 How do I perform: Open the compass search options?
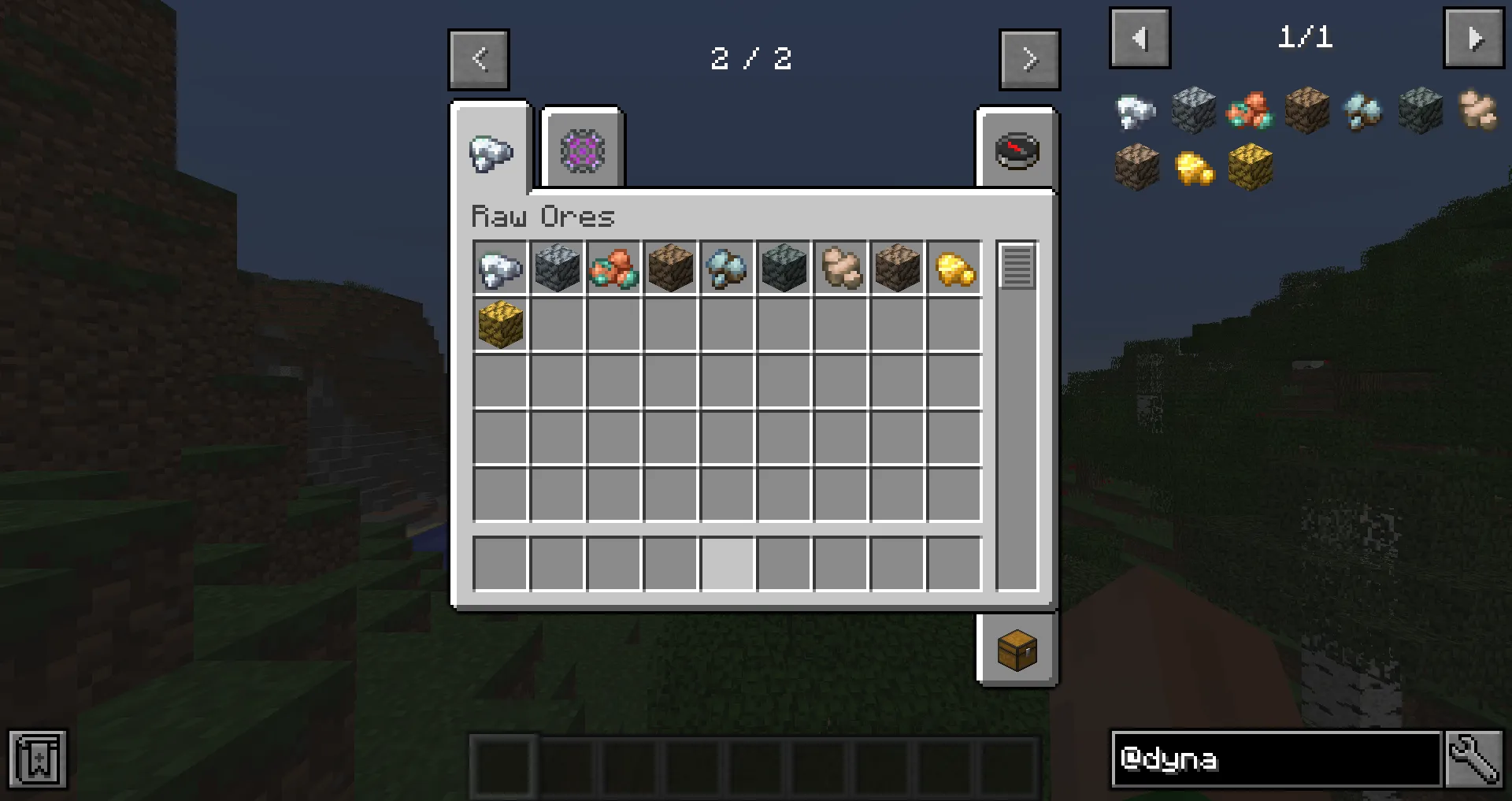click(1017, 151)
